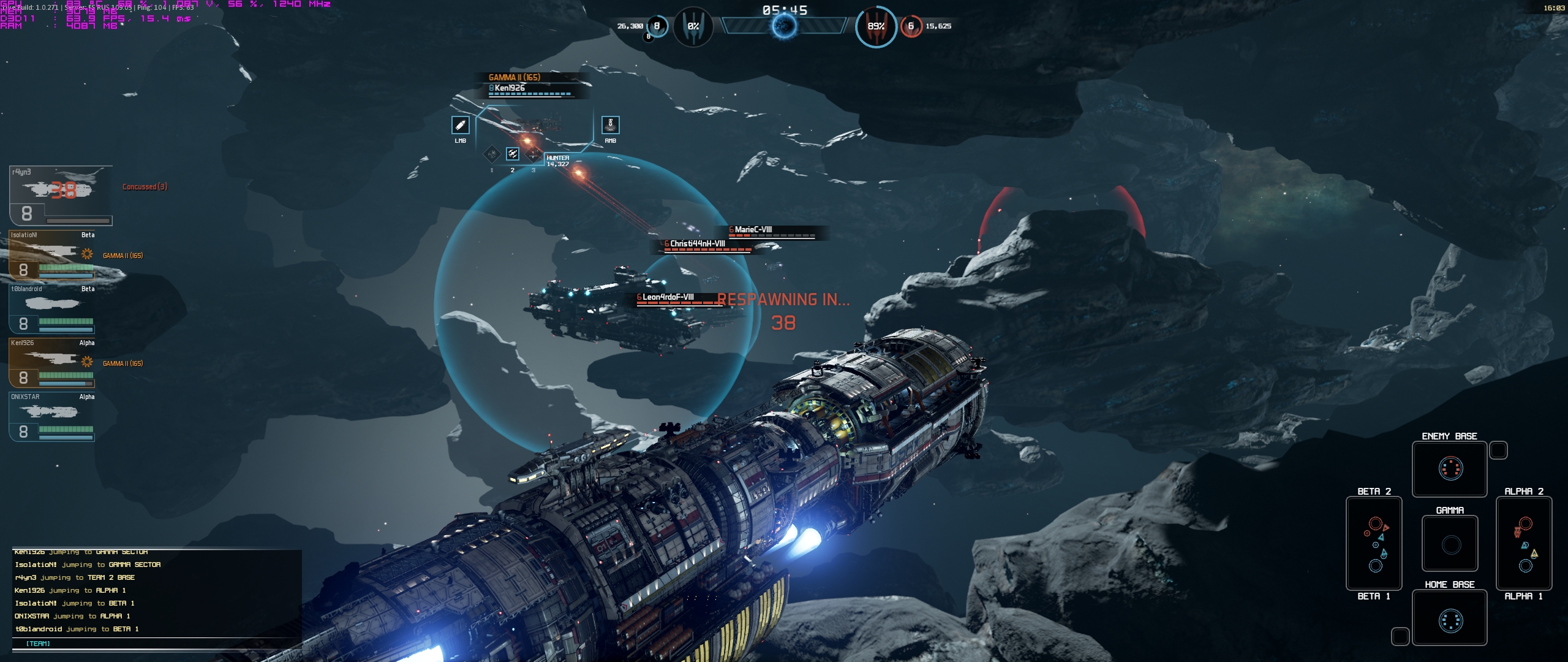Use the fighter squadron ability in slot 2

(x=513, y=154)
